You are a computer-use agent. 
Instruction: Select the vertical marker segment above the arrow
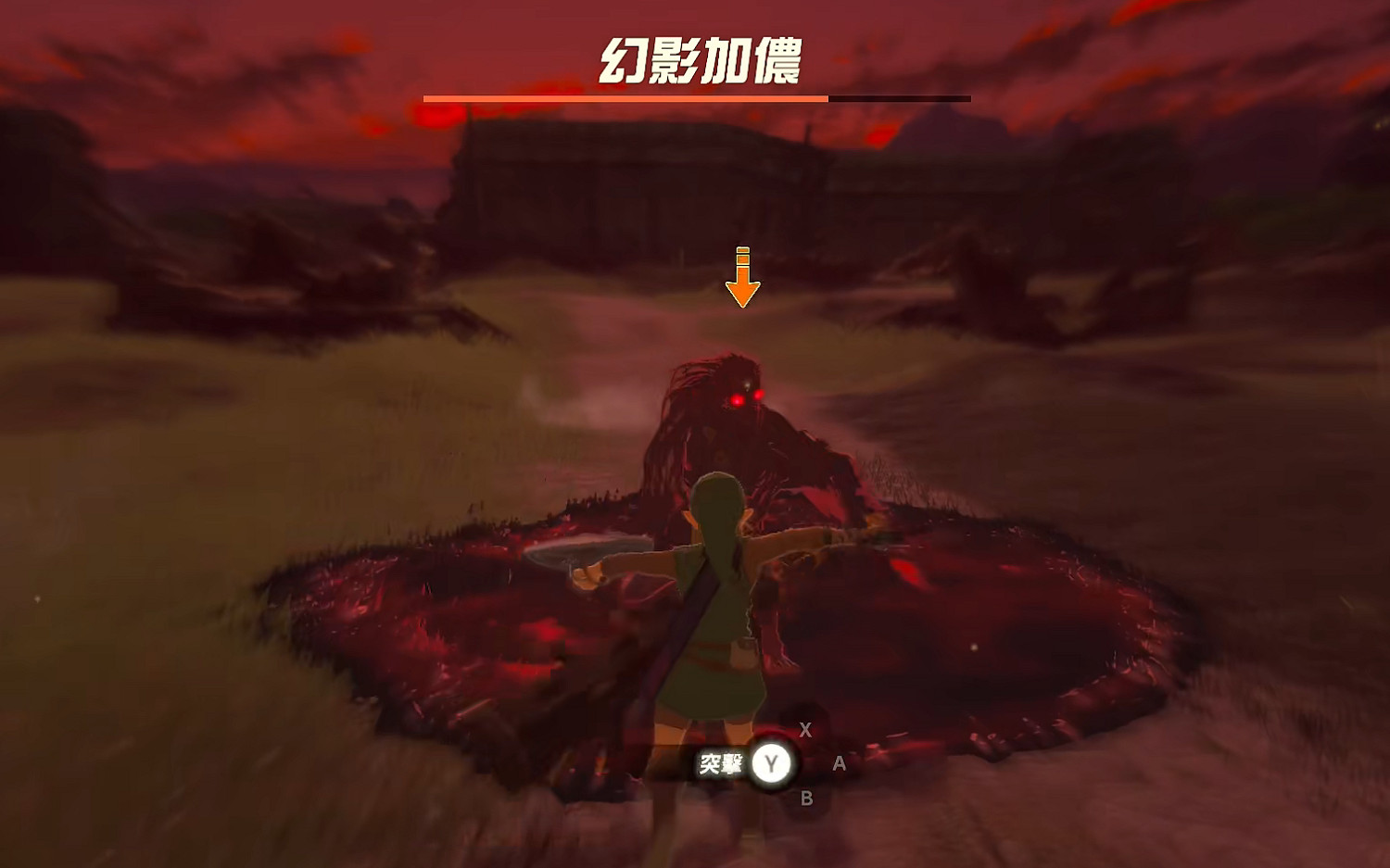(x=741, y=254)
